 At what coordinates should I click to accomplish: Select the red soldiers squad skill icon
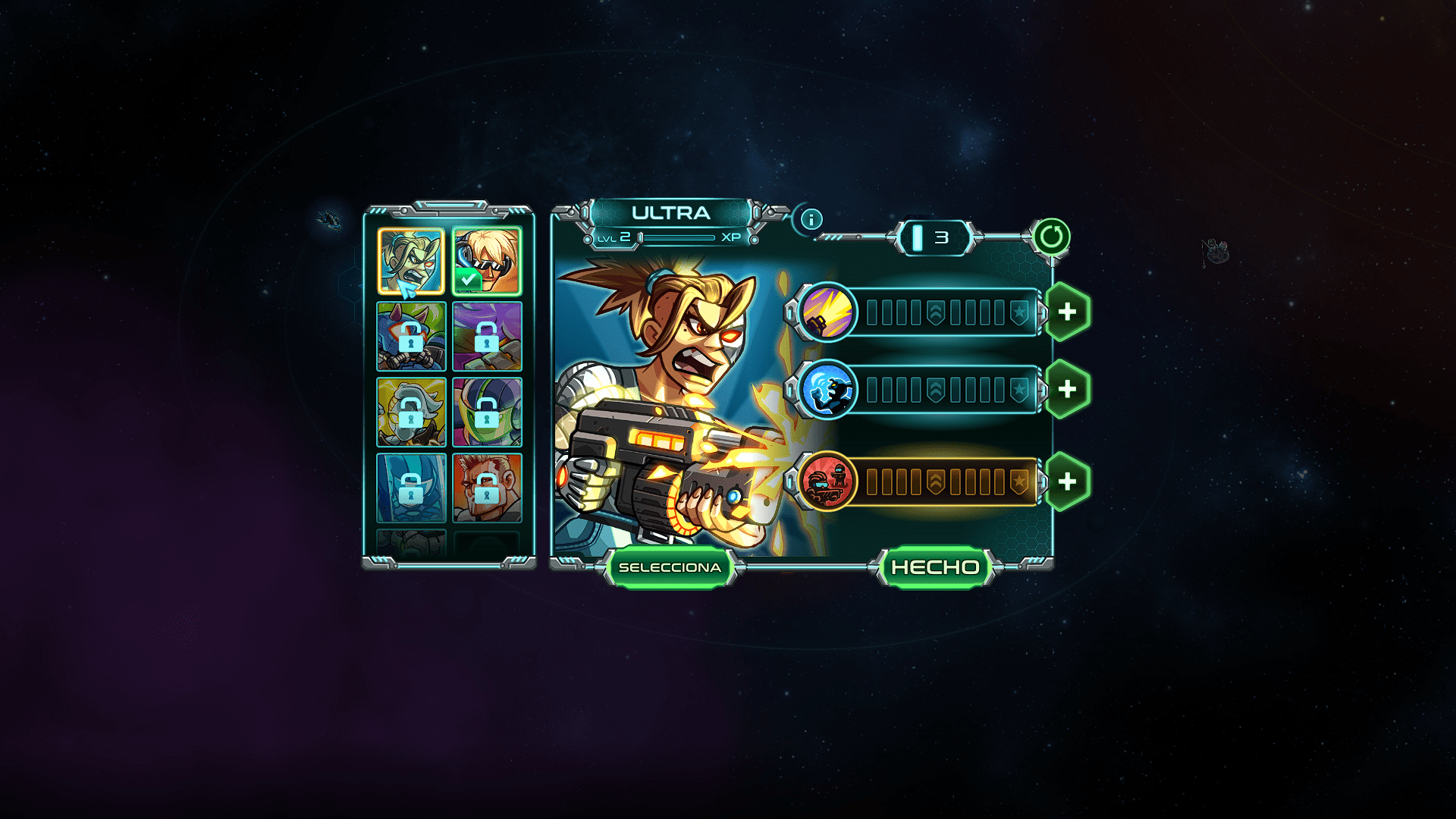tap(825, 481)
